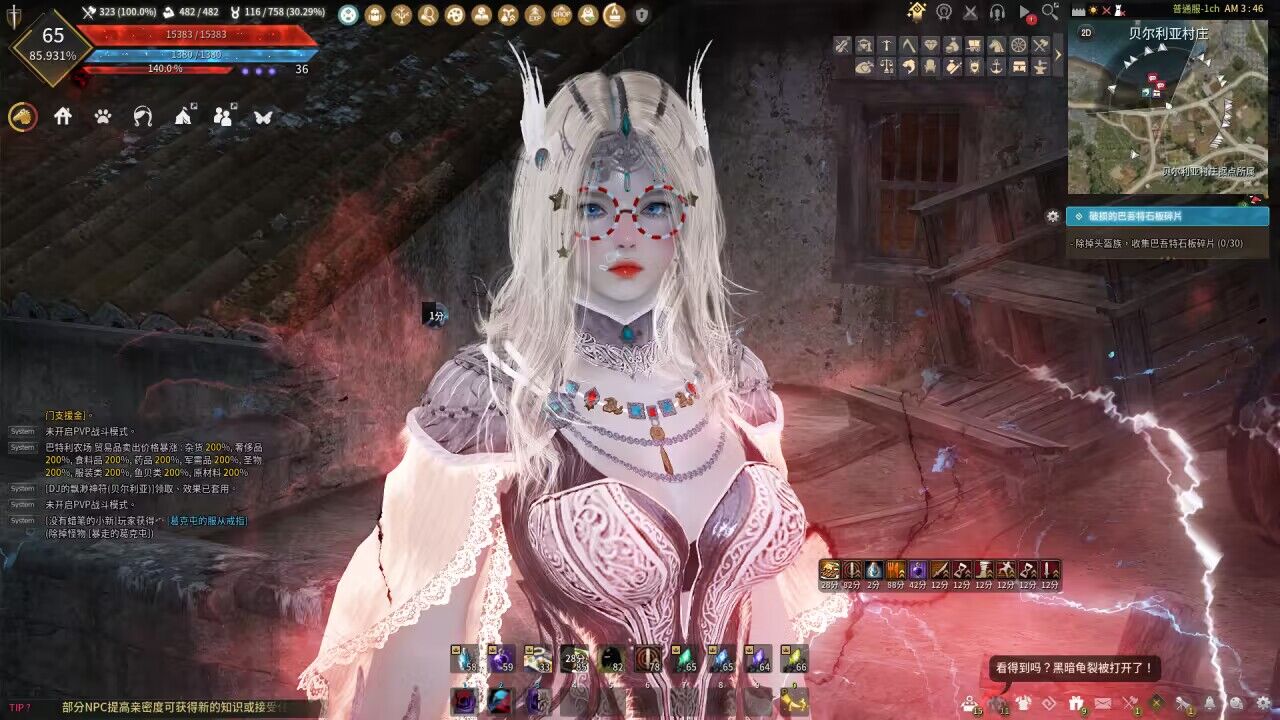Viewport: 1280px width, 720px height.
Task: Toggle the 2D minimap mode button
Action: tap(1086, 32)
